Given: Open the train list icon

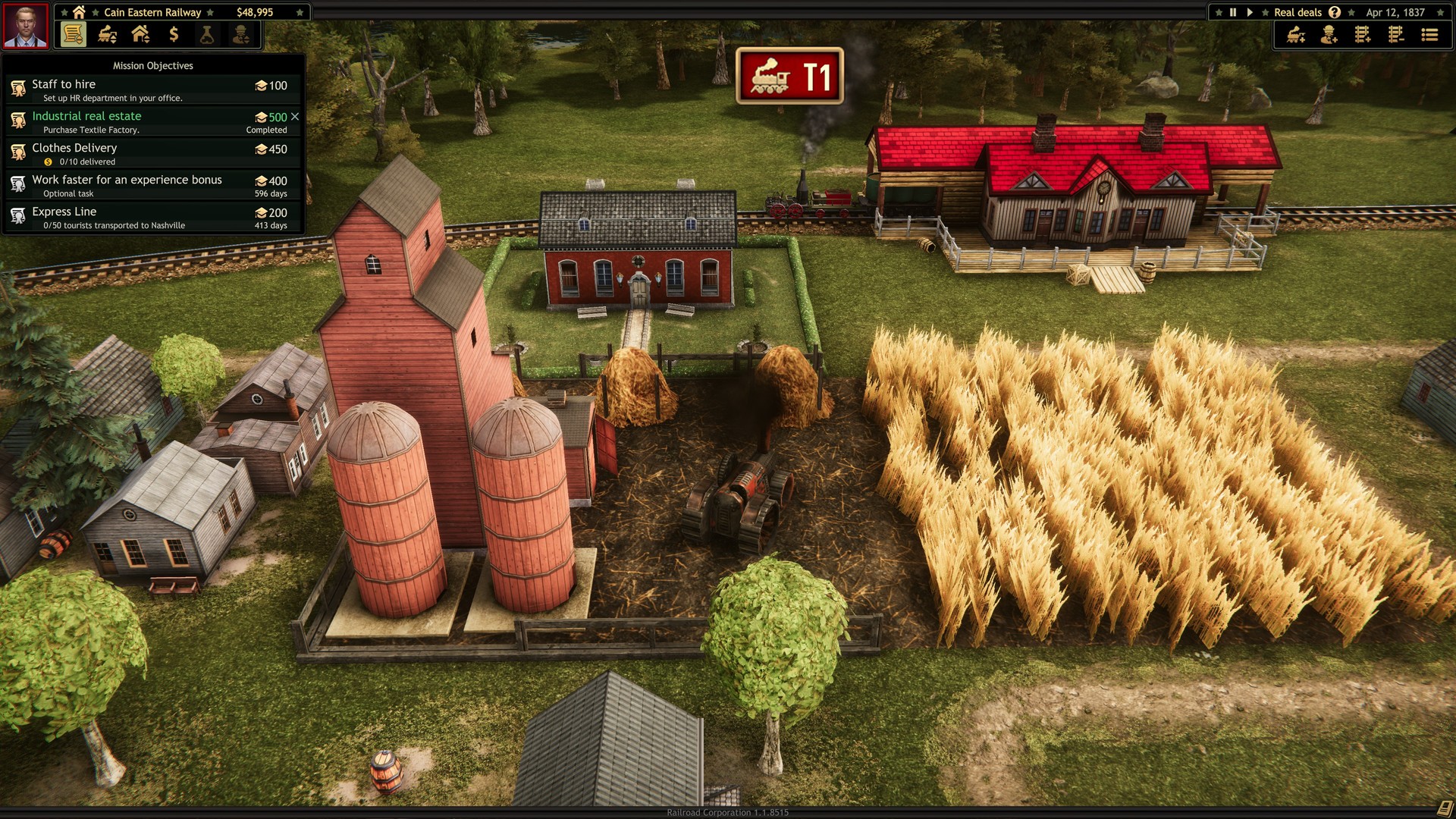Looking at the screenshot, I should click(1429, 35).
